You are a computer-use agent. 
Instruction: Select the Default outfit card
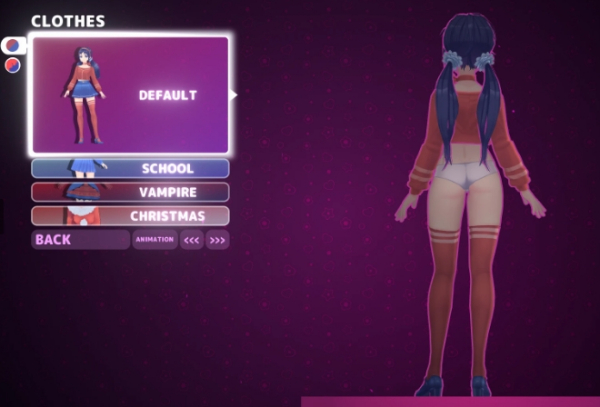[130, 95]
